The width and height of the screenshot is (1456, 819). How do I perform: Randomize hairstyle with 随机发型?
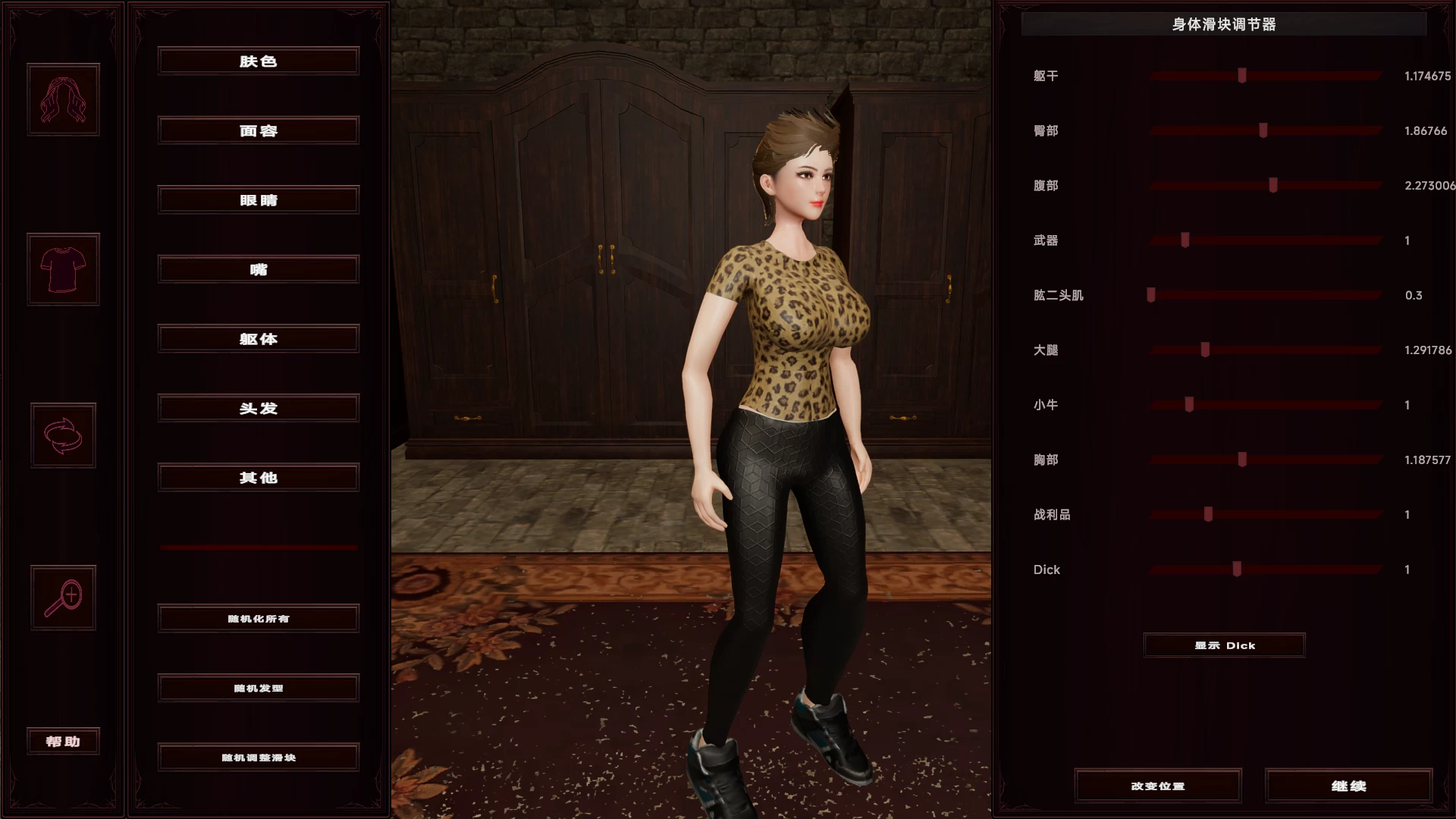pos(258,688)
